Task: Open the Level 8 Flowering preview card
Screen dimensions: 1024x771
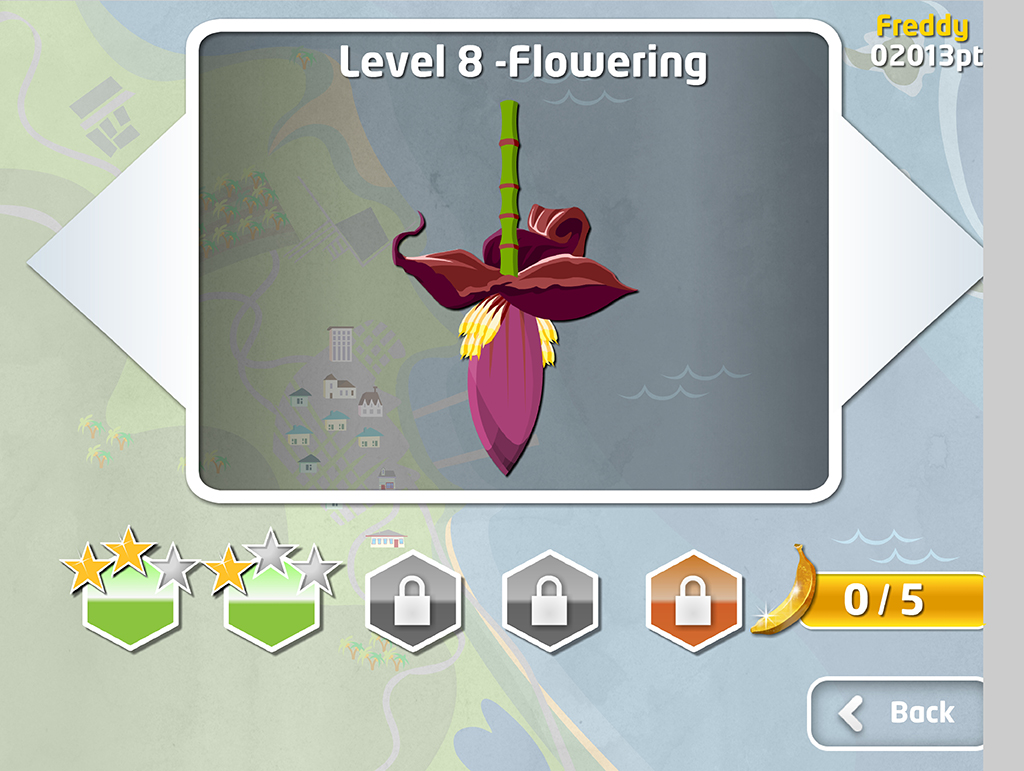Action: tap(514, 262)
